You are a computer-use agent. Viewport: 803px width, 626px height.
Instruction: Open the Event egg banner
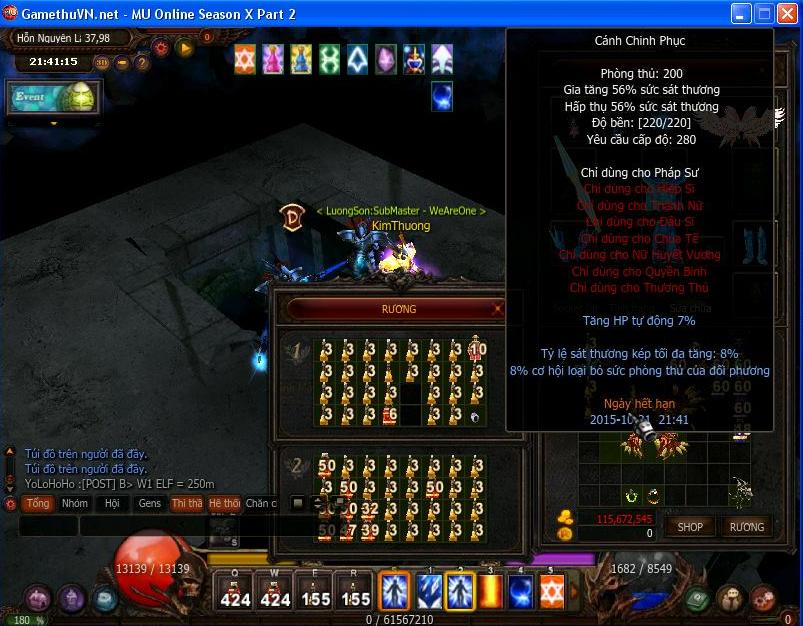[53, 97]
